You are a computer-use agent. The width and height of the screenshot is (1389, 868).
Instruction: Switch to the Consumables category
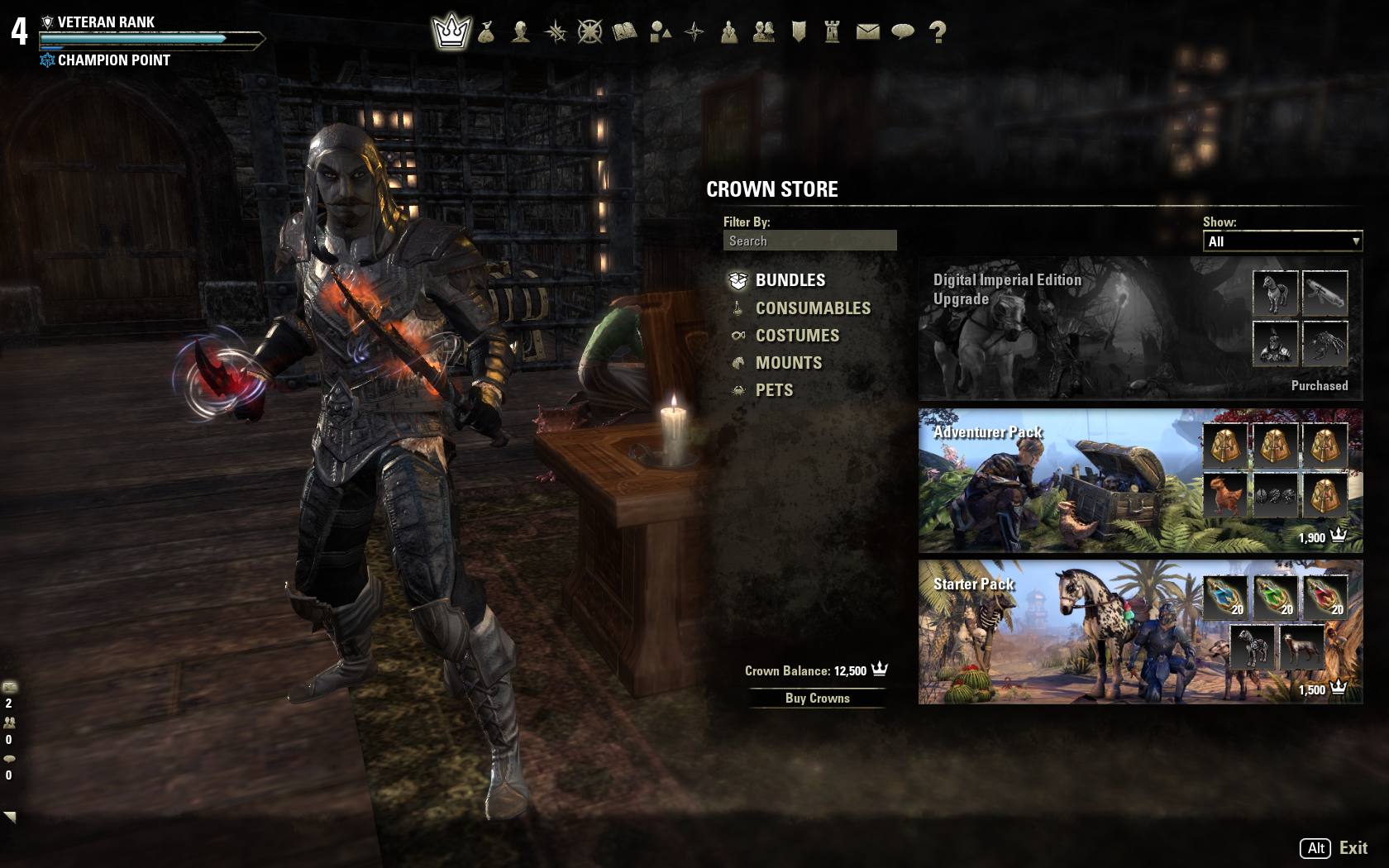click(812, 308)
